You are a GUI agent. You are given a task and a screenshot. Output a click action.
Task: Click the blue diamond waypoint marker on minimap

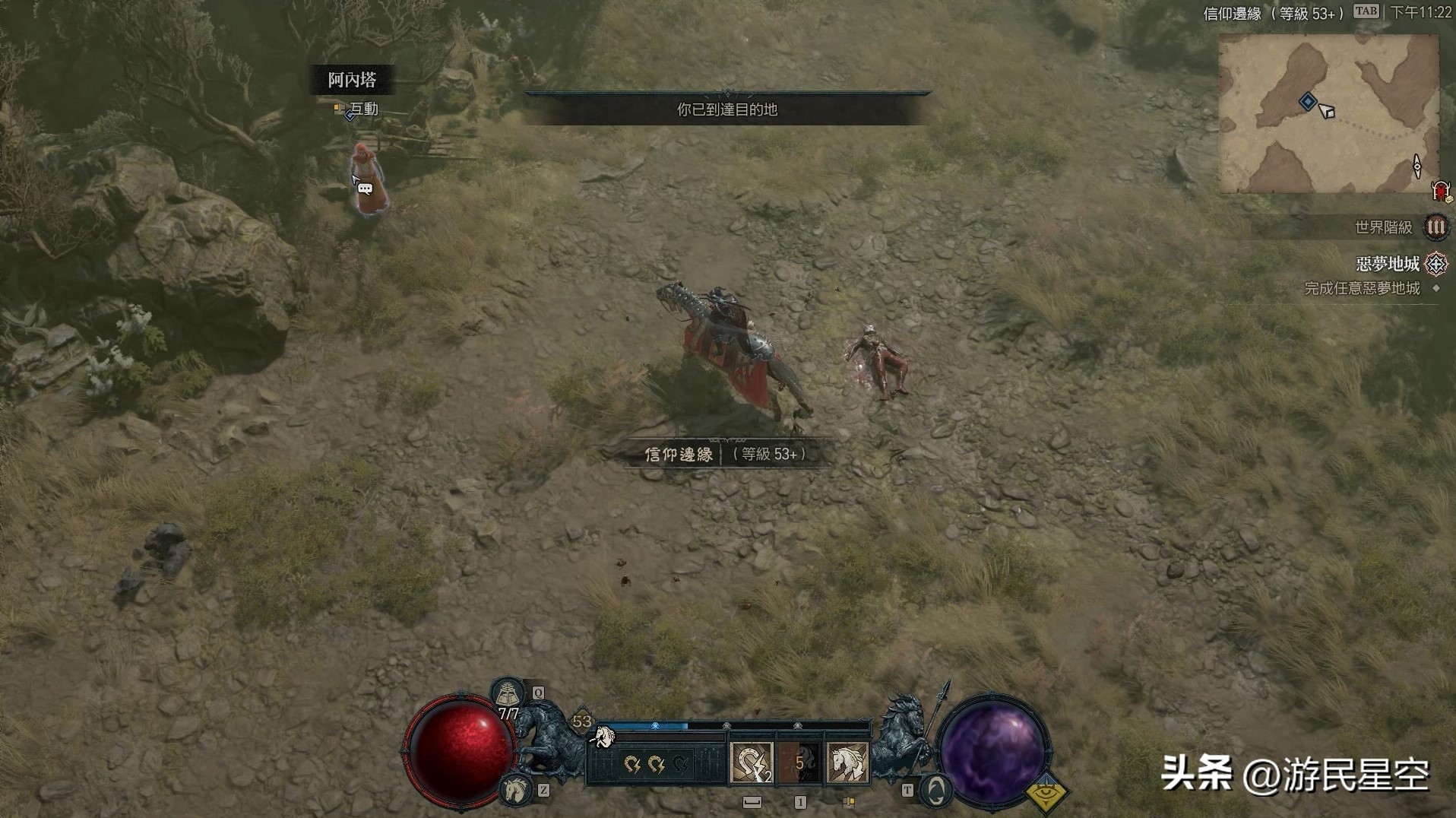pyautogui.click(x=1307, y=101)
